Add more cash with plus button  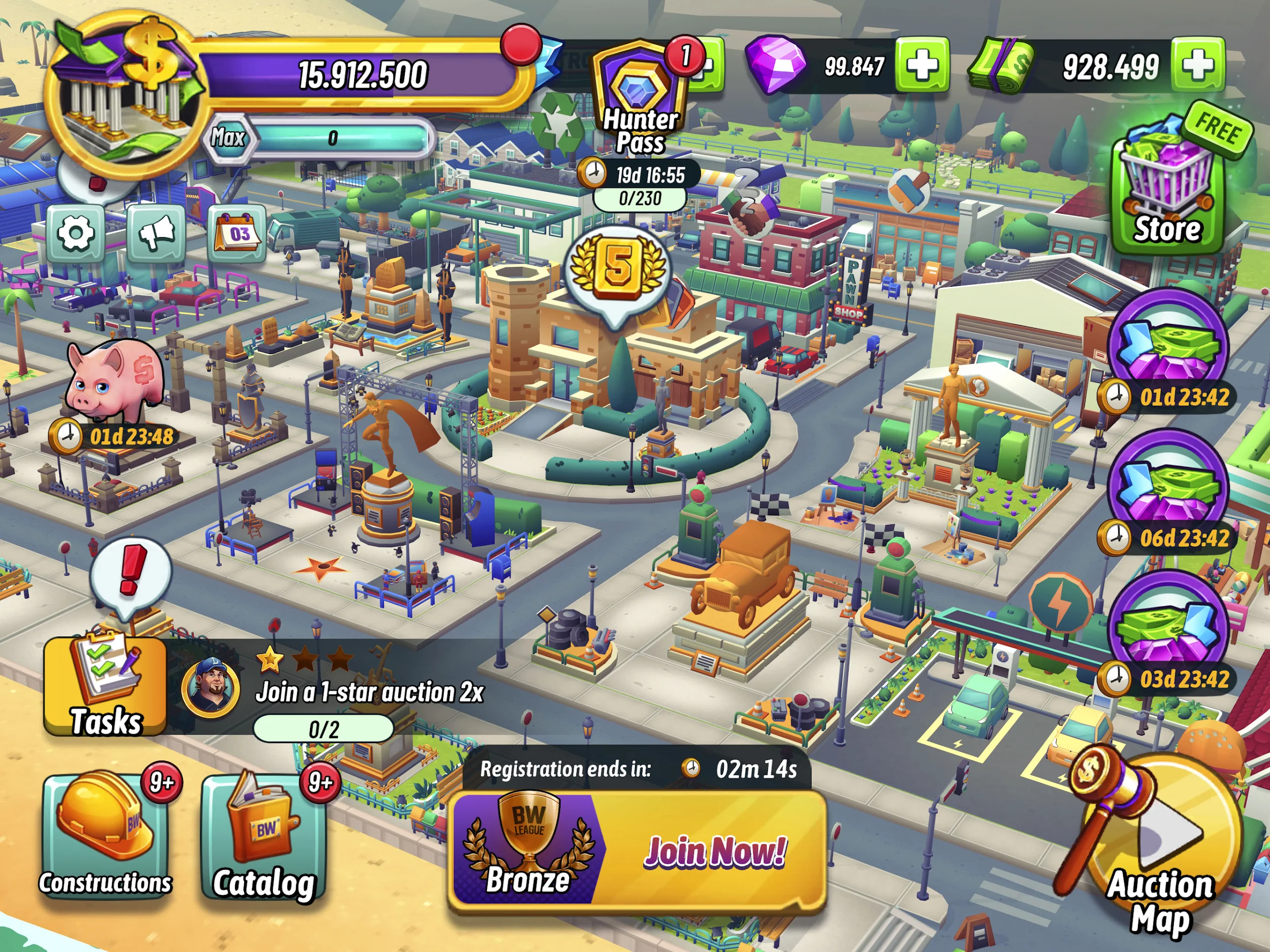[1197, 65]
